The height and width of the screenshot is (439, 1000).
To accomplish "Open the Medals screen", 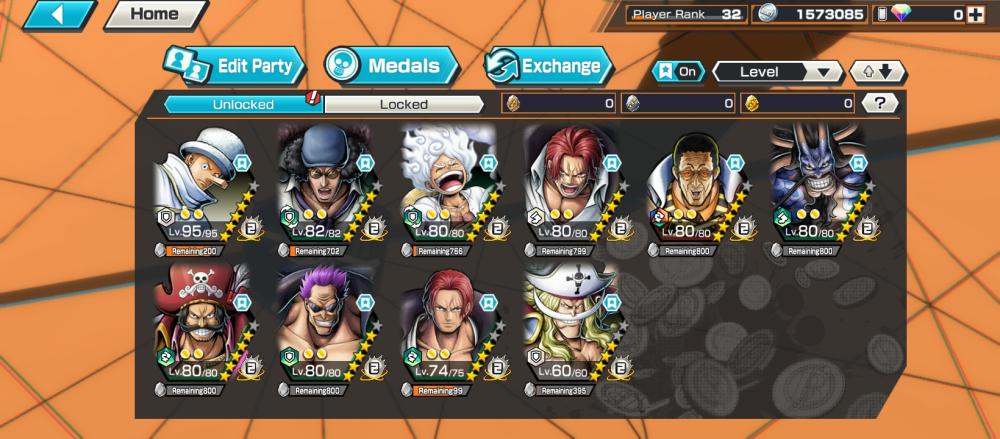I will pyautogui.click(x=391, y=67).
